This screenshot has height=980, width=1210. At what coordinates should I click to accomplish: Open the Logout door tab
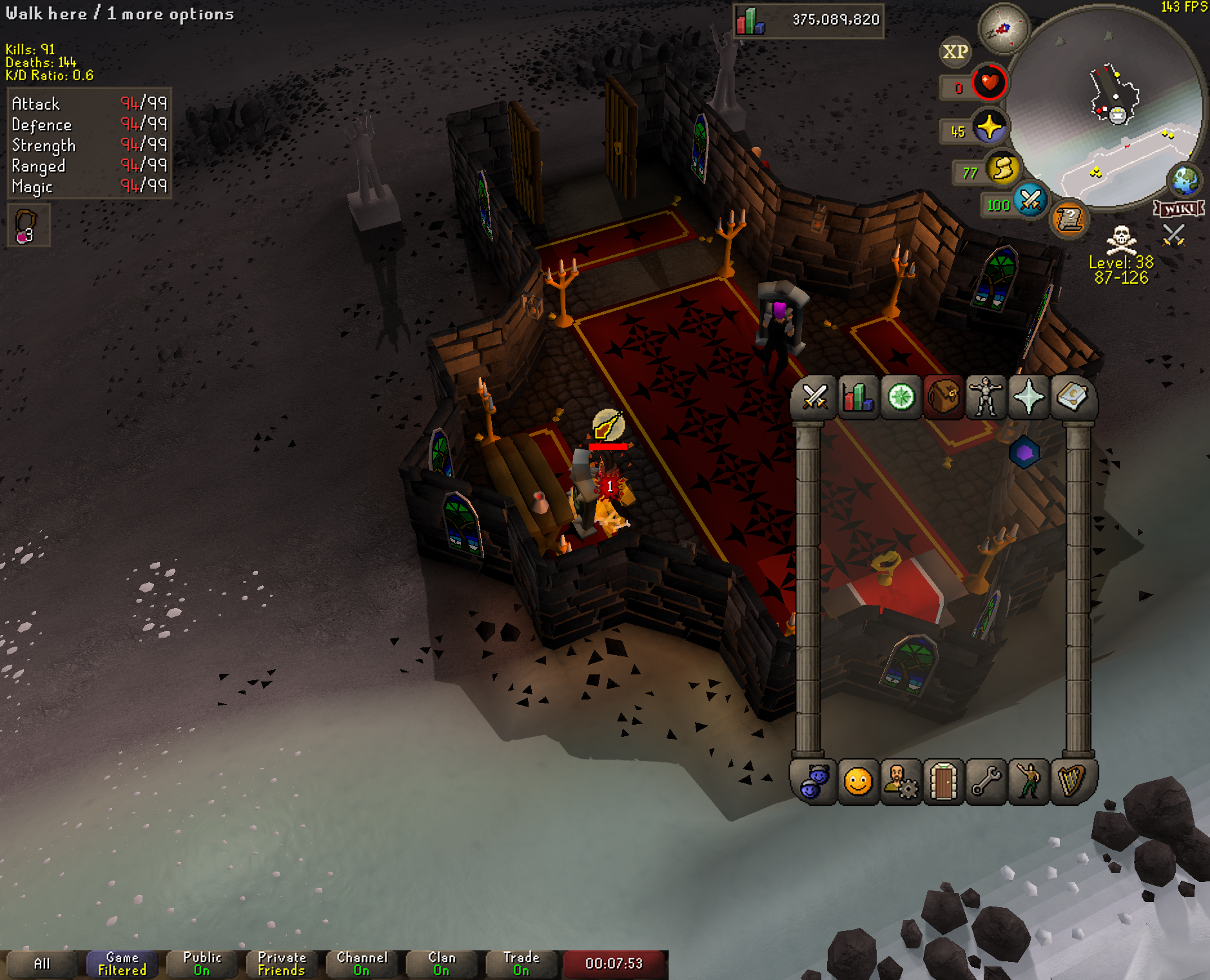pyautogui.click(x=943, y=782)
